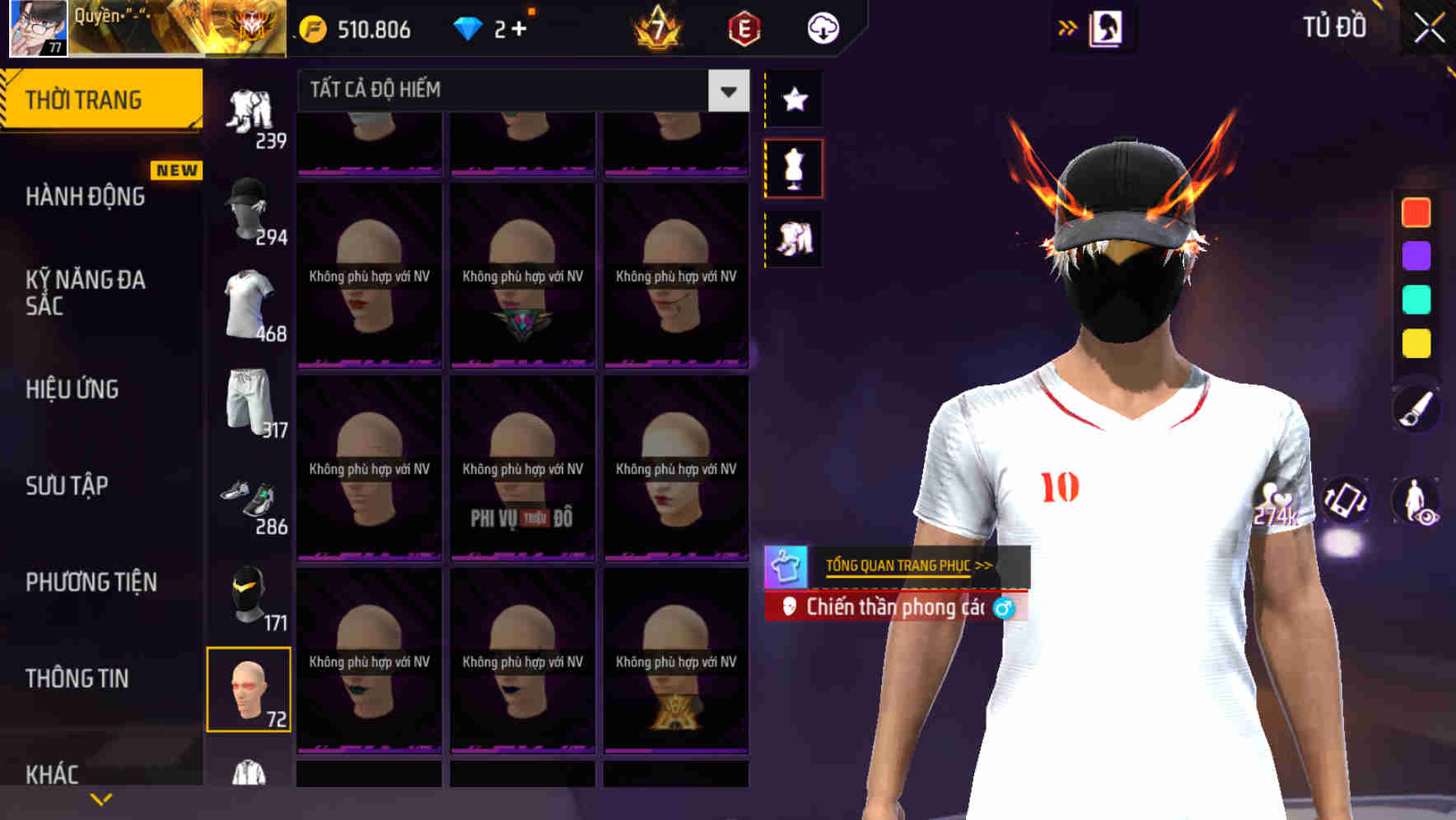Open the mannequin outfit category icon
This screenshot has height=820, width=1456.
[x=793, y=167]
